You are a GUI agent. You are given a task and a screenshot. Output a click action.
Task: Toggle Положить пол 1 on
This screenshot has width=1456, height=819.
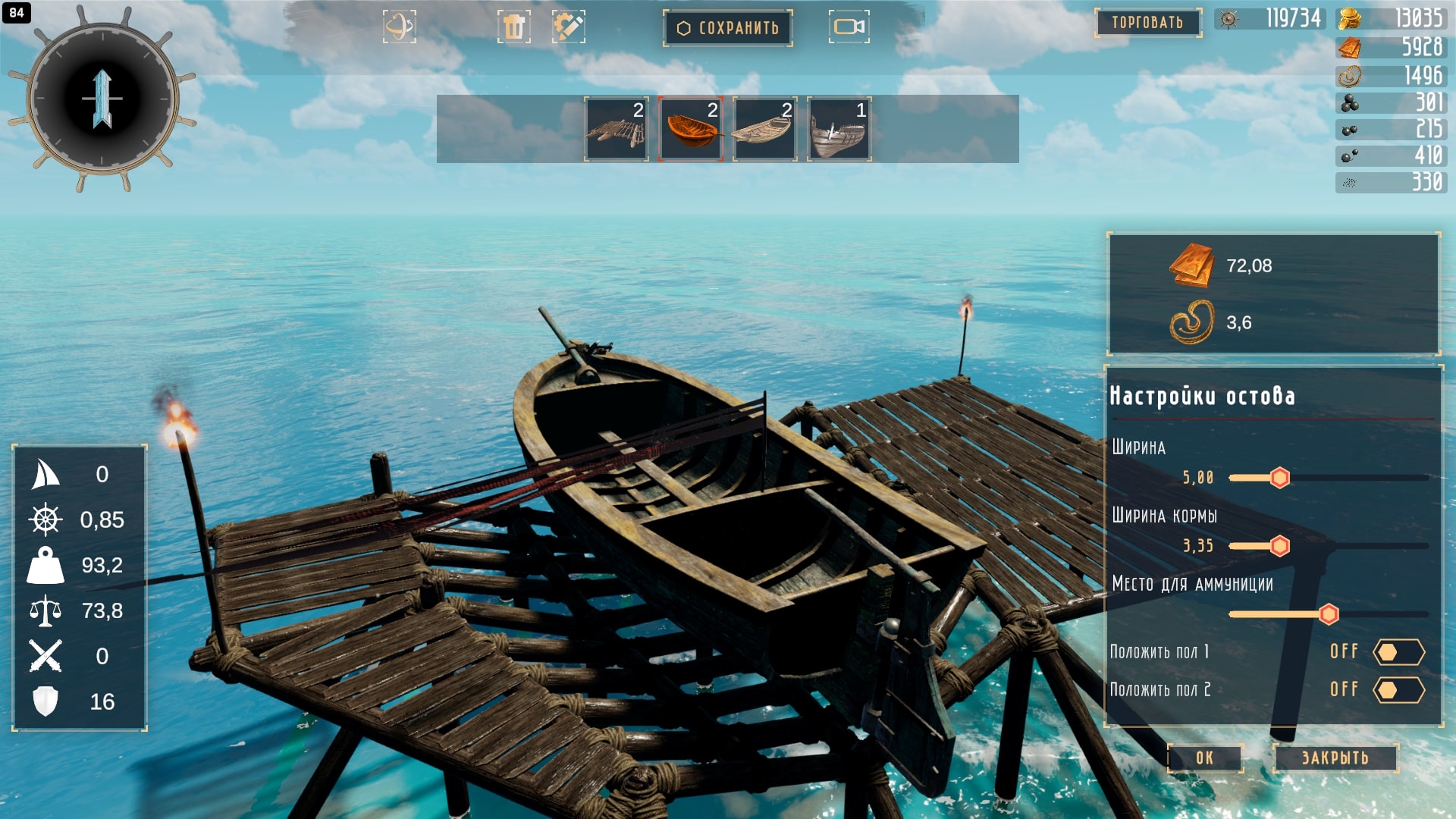click(1398, 652)
